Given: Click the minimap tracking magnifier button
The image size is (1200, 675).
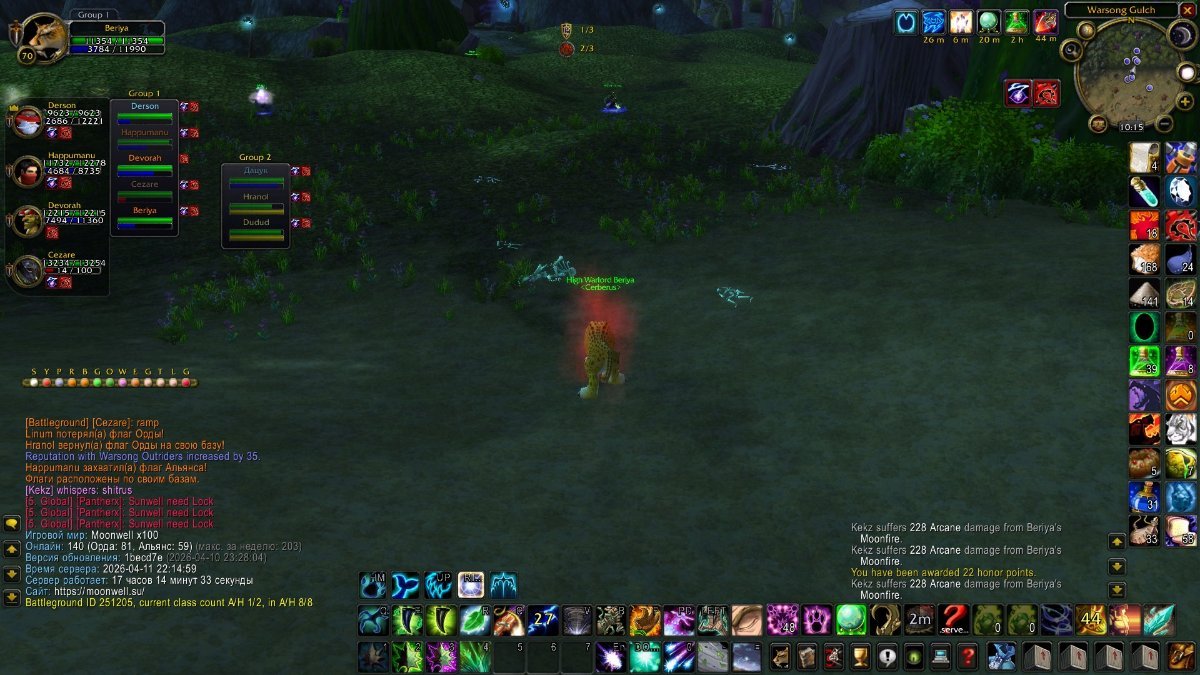Looking at the screenshot, I should click(x=1070, y=49).
